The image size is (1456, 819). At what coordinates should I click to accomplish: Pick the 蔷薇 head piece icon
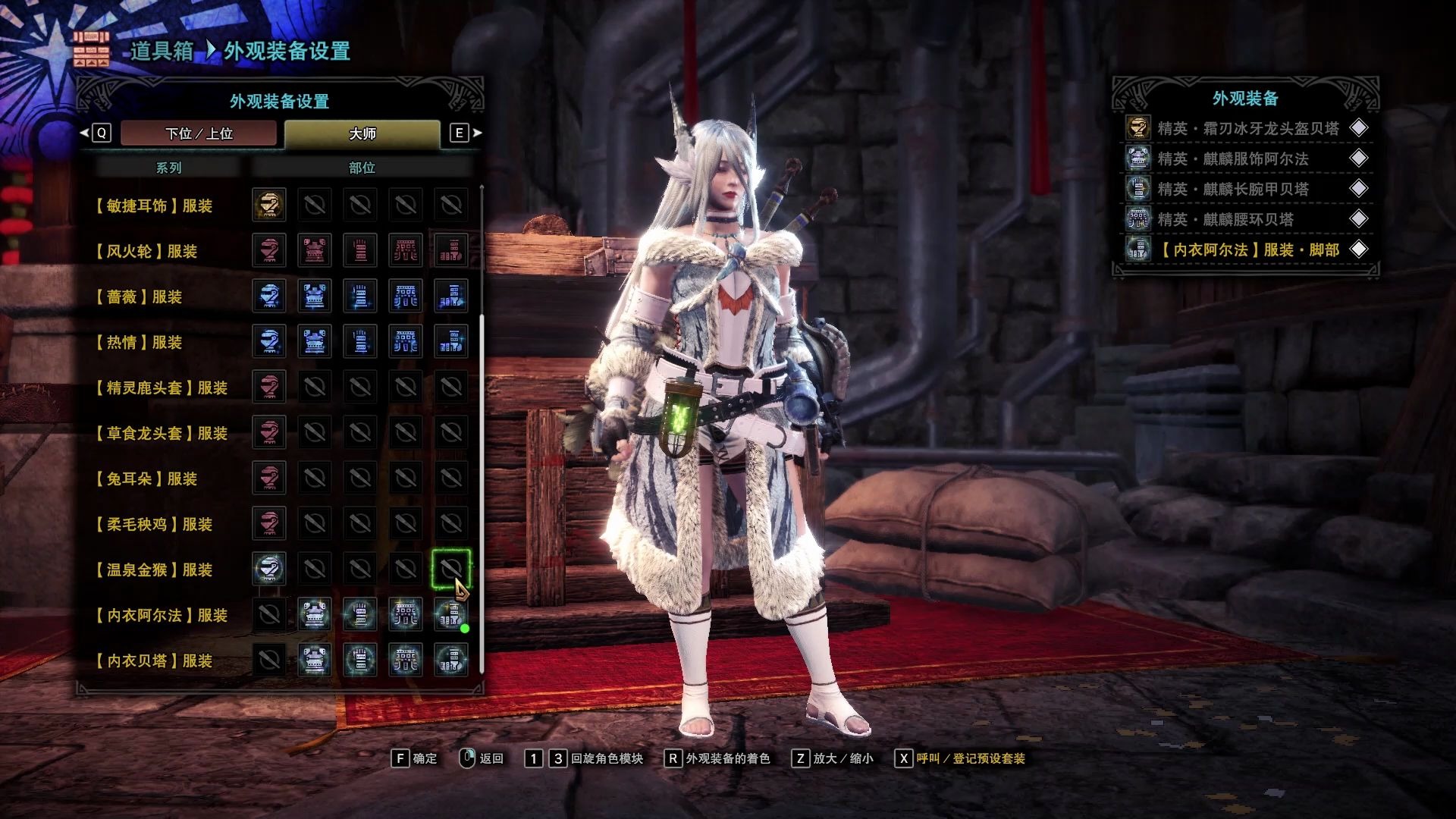pos(269,296)
